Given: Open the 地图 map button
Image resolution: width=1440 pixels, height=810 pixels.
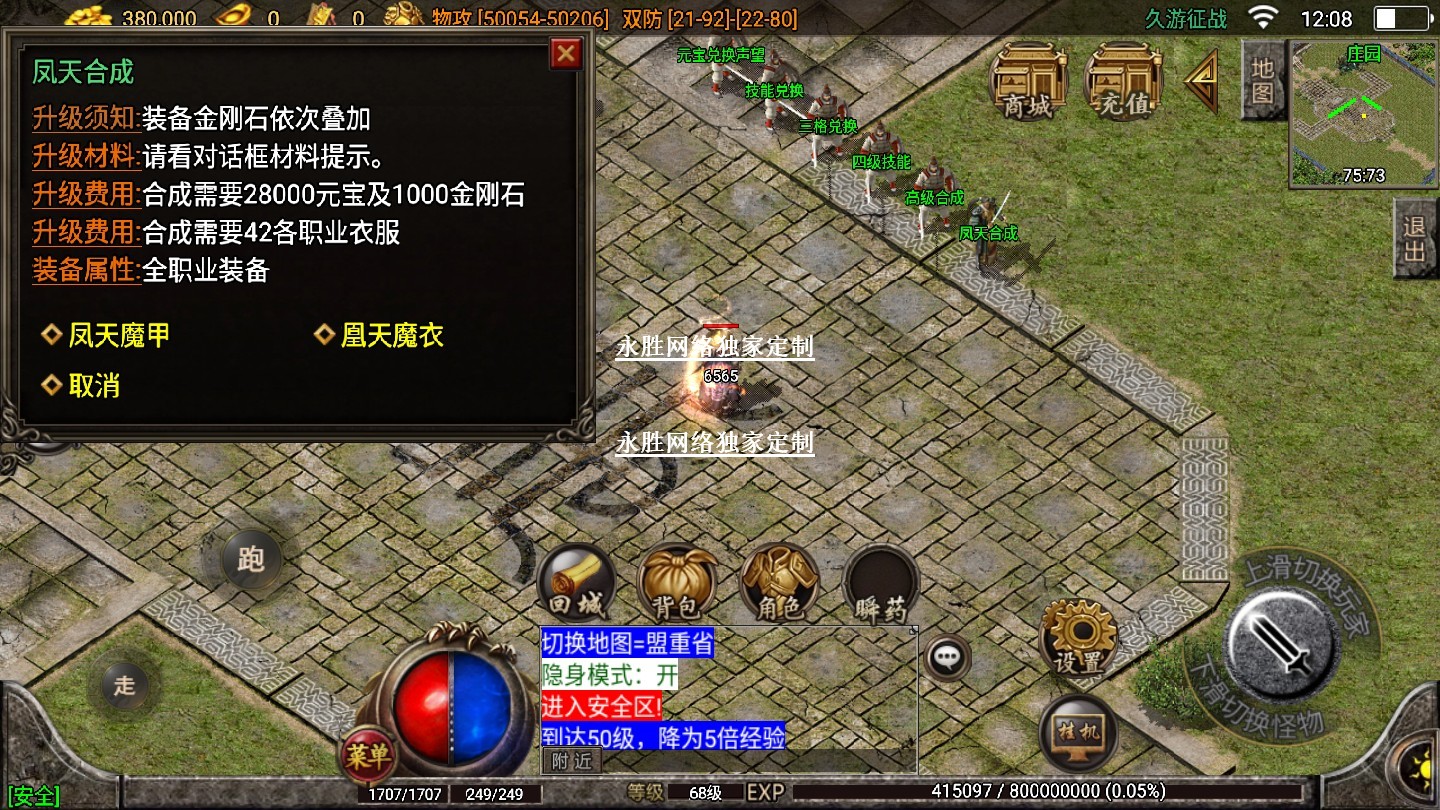Looking at the screenshot, I should click(x=1263, y=81).
